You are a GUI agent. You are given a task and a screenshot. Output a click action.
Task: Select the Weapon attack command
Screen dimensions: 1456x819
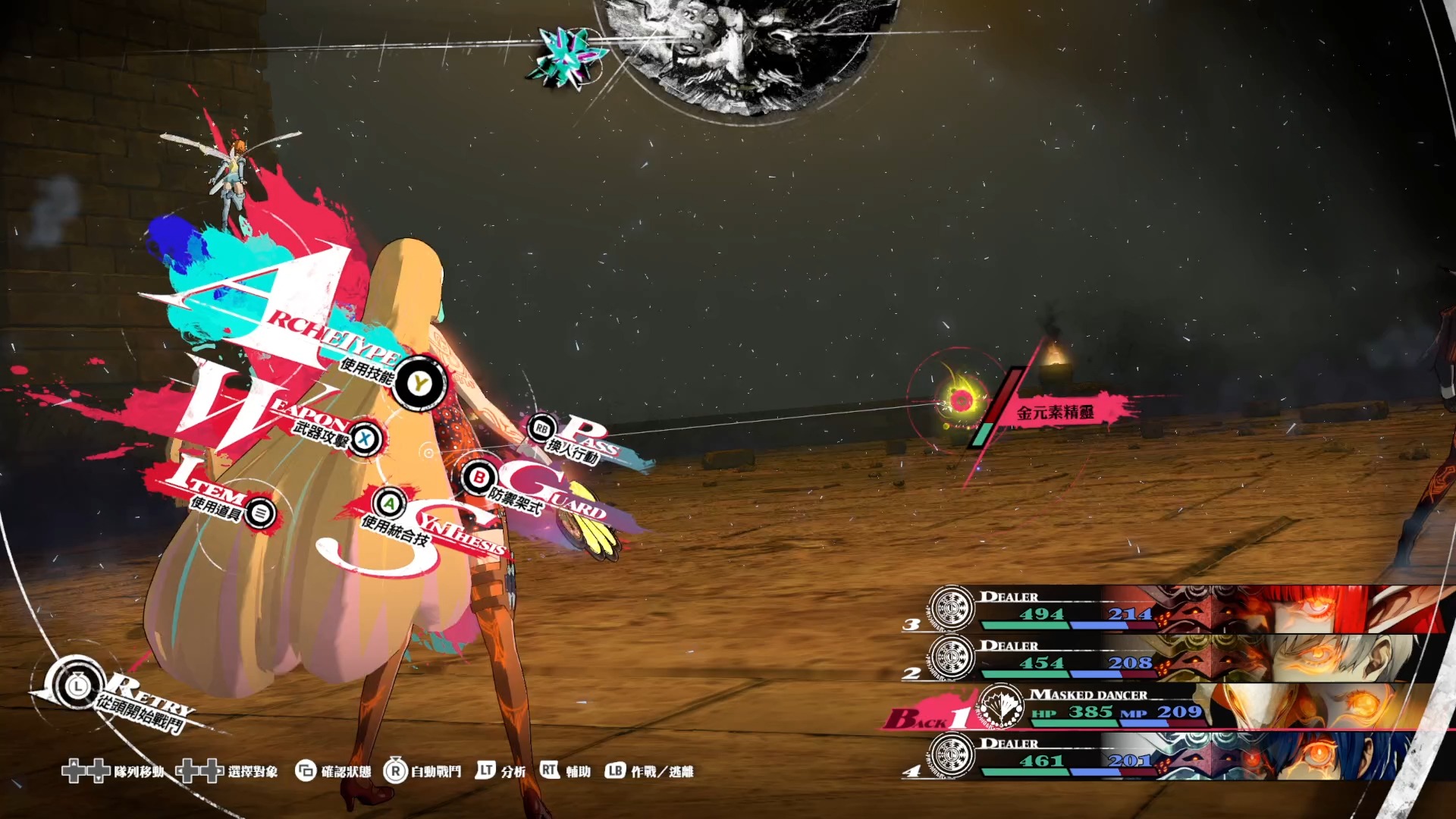366,438
